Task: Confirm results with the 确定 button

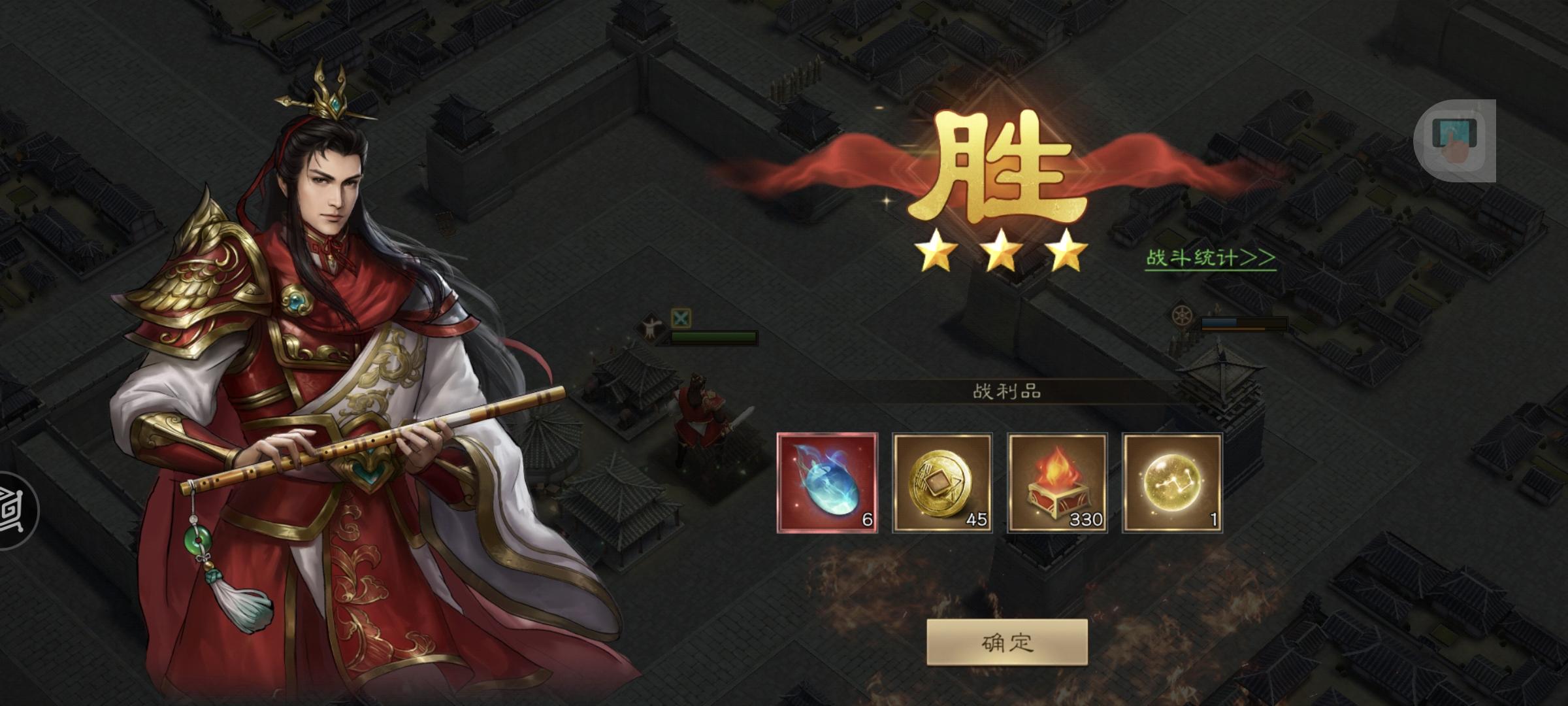Action: [x=1007, y=643]
